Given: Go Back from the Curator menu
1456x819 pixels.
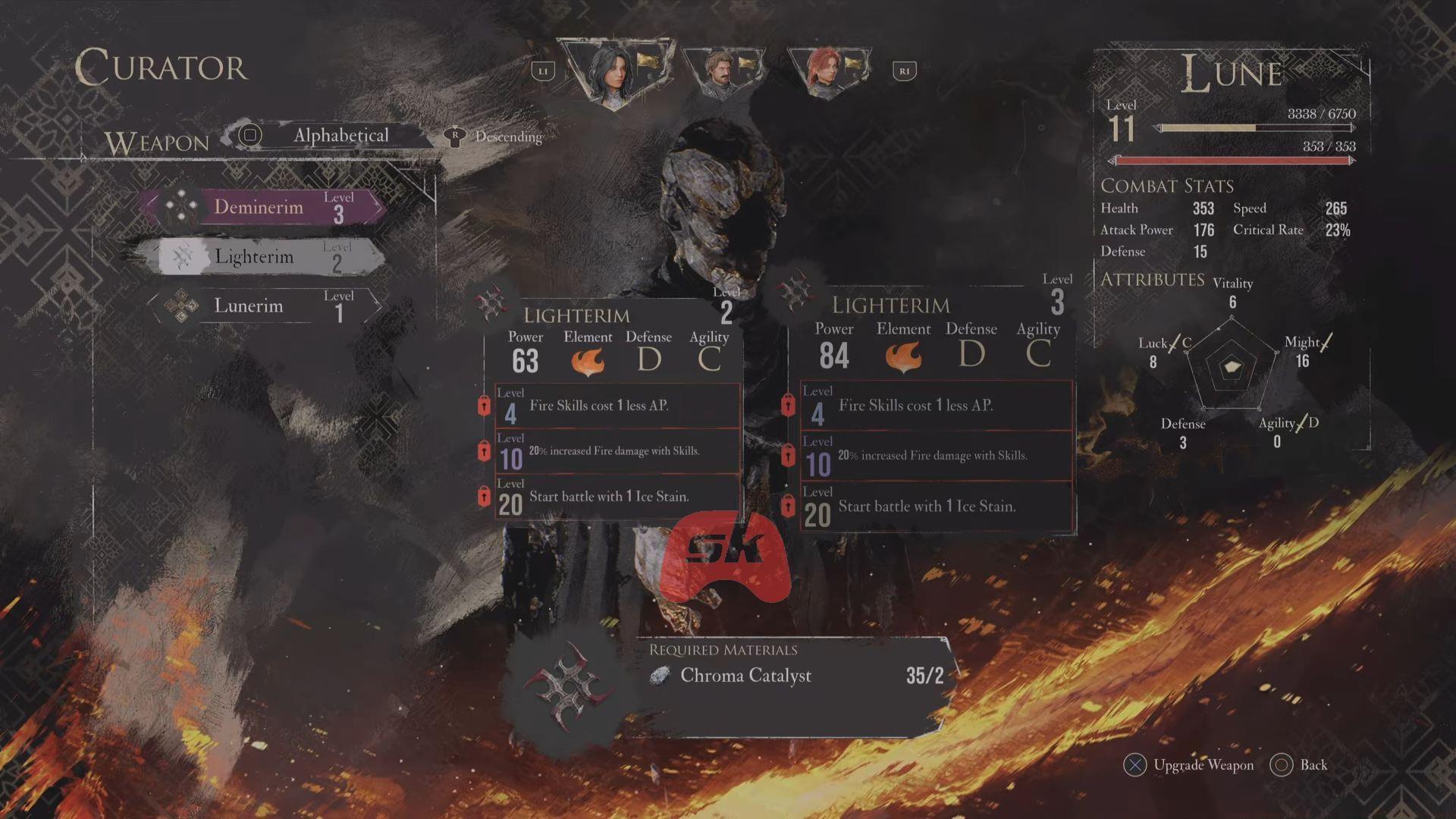Looking at the screenshot, I should [1301, 765].
